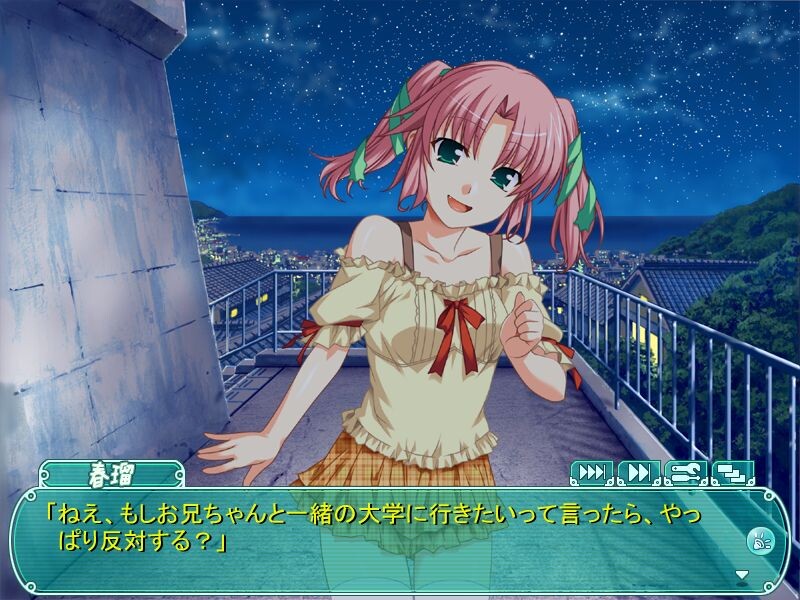
Task: Open settings with the wrench icon
Action: point(686,472)
